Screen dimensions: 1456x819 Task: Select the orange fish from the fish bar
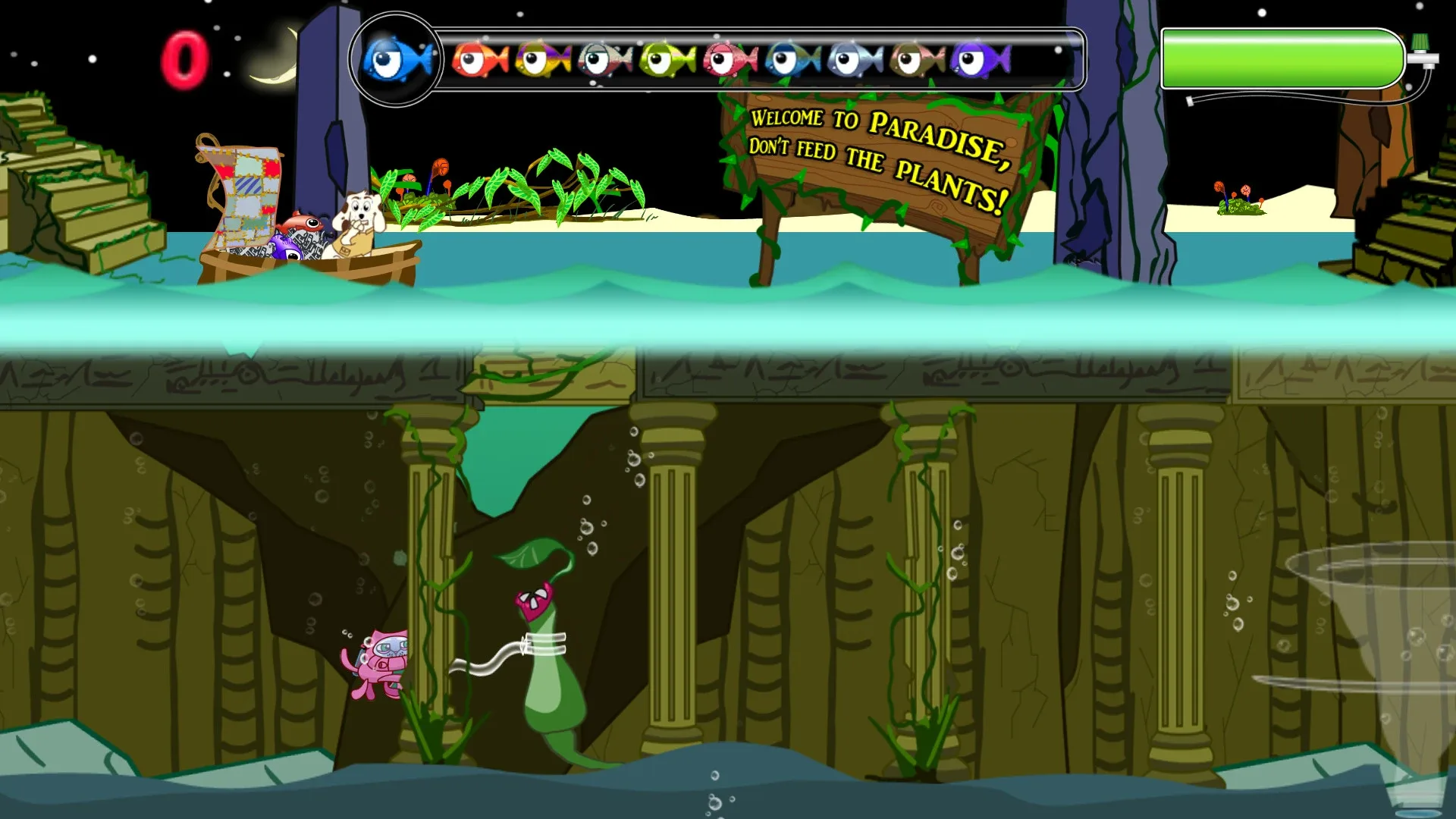(x=479, y=61)
